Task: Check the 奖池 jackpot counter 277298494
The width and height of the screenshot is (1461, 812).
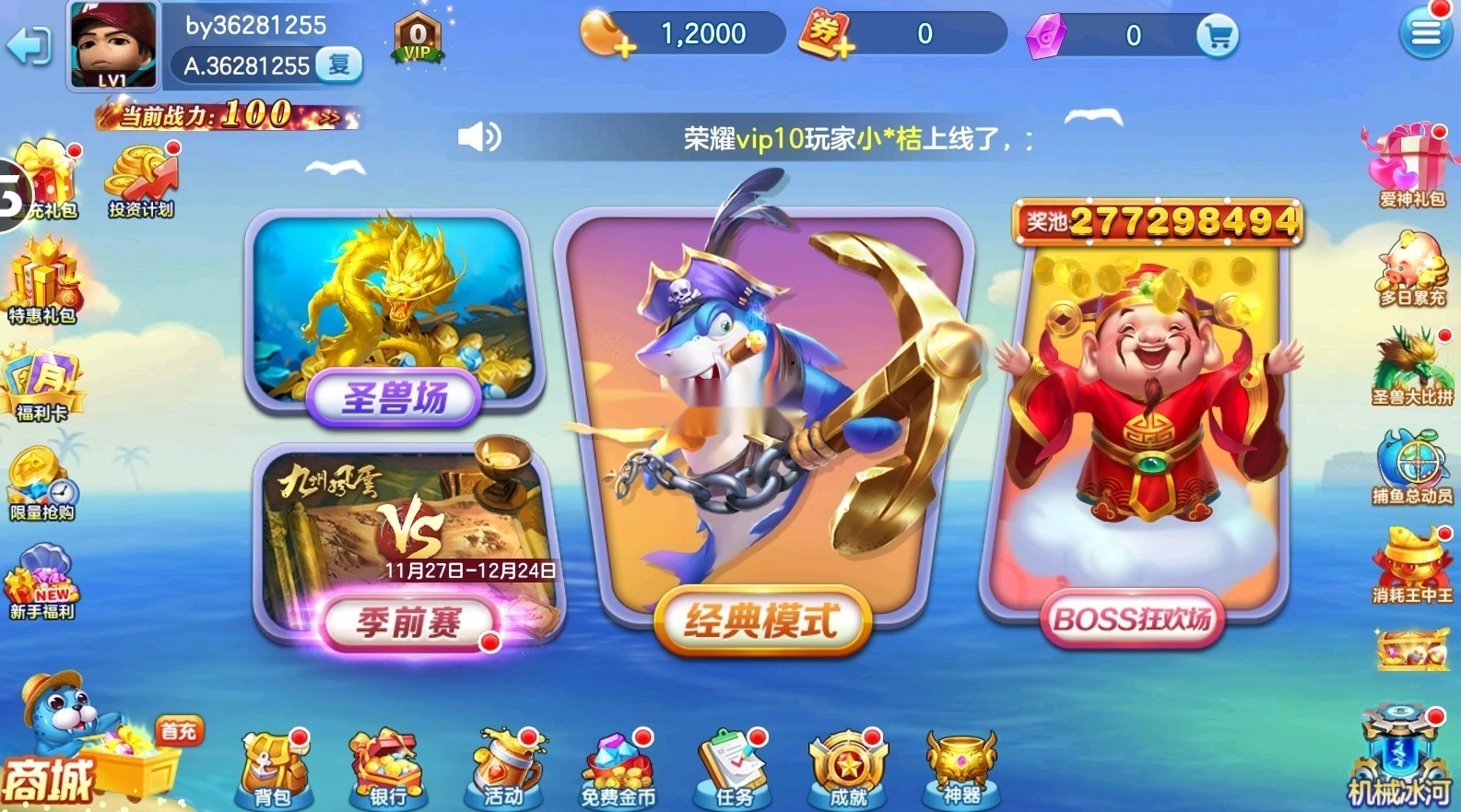Action: [x=1159, y=221]
